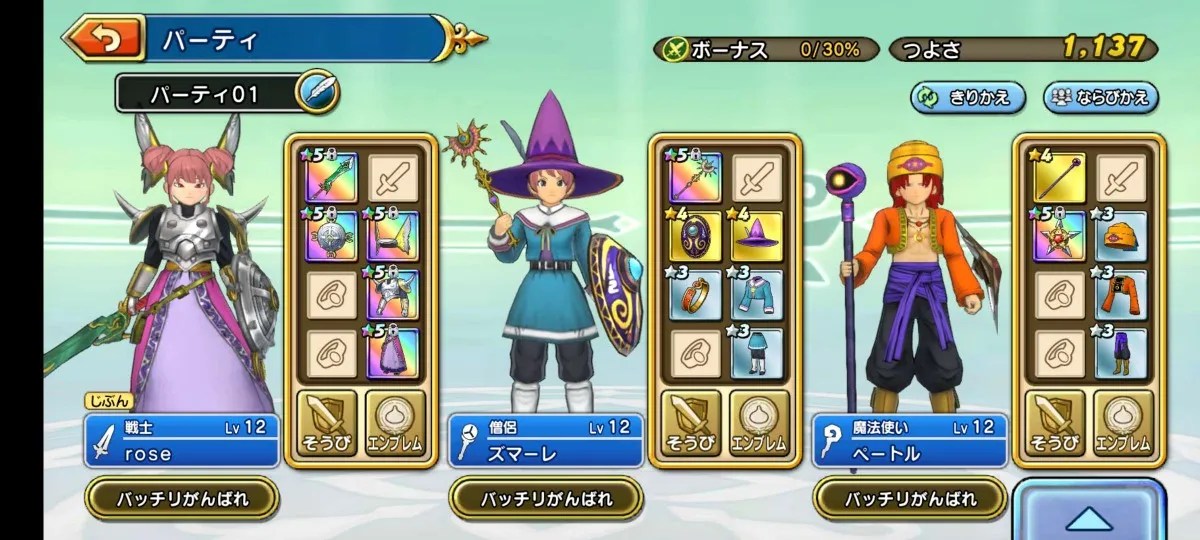Select the mage ペートル name panel
This screenshot has width=1200, height=540.
(x=909, y=441)
